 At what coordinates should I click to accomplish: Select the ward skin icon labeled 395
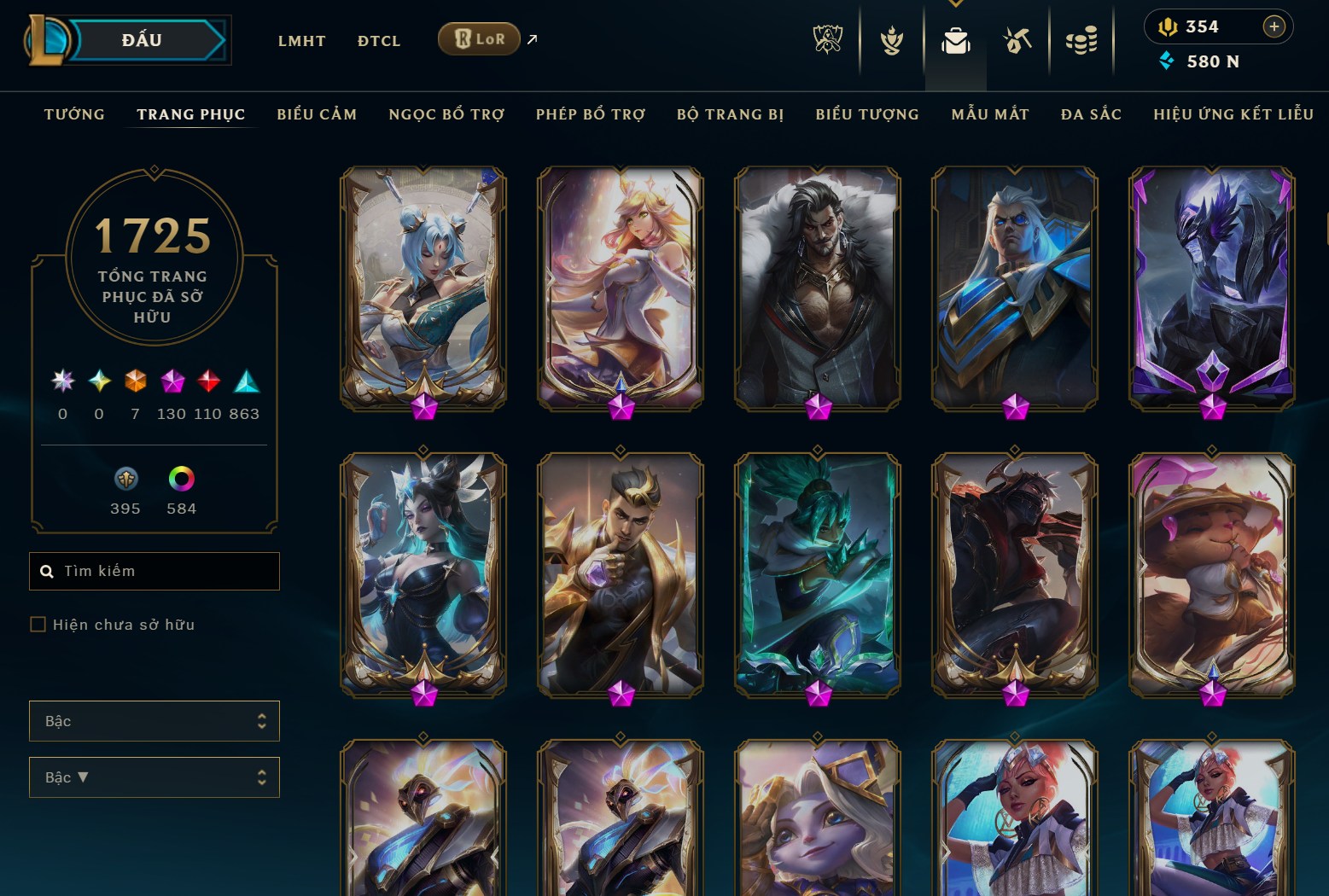click(x=125, y=480)
